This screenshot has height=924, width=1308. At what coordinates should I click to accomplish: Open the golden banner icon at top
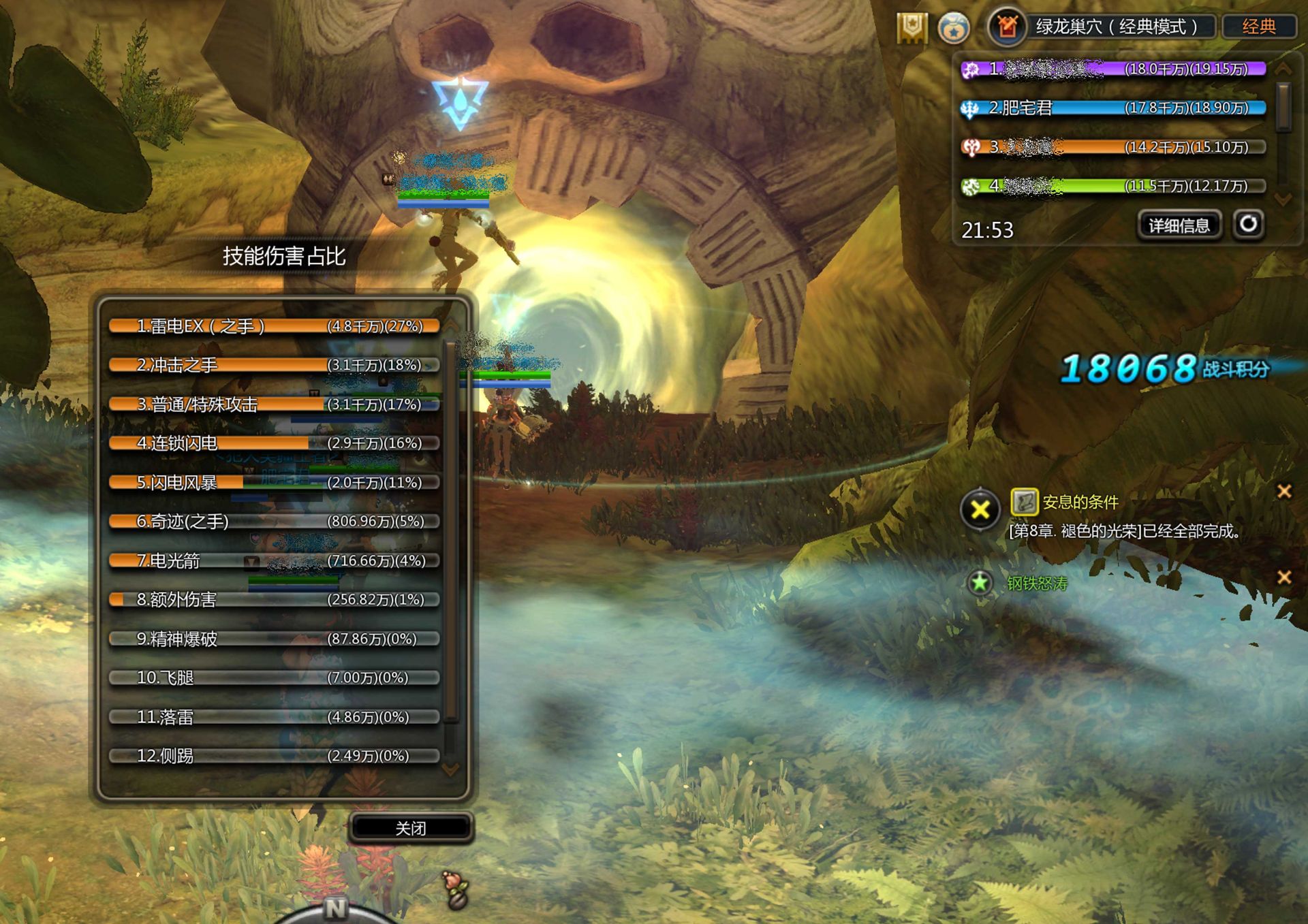912,27
